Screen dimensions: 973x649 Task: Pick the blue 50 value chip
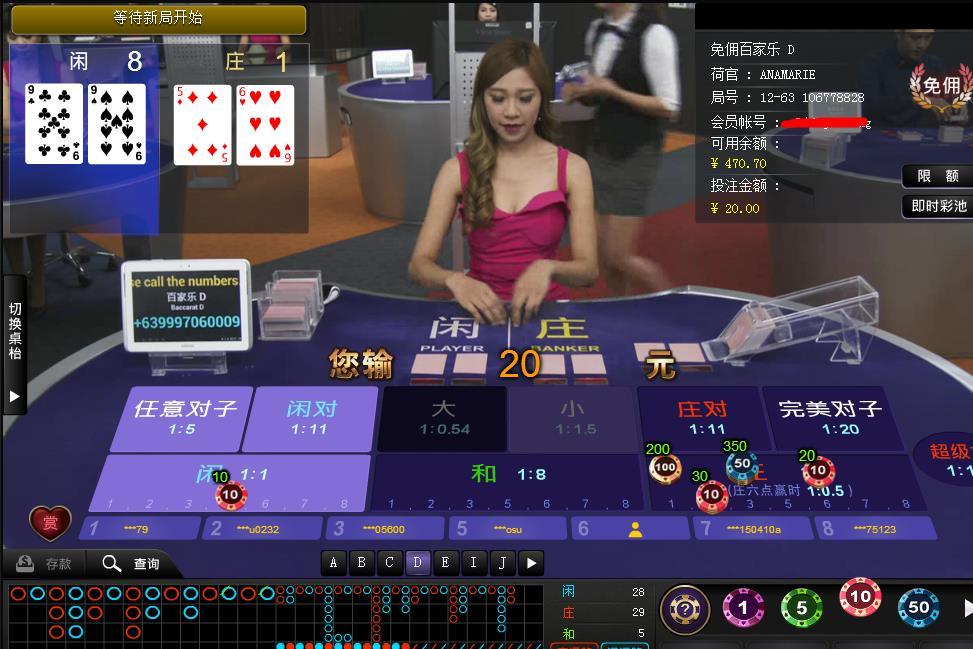pyautogui.click(x=918, y=607)
